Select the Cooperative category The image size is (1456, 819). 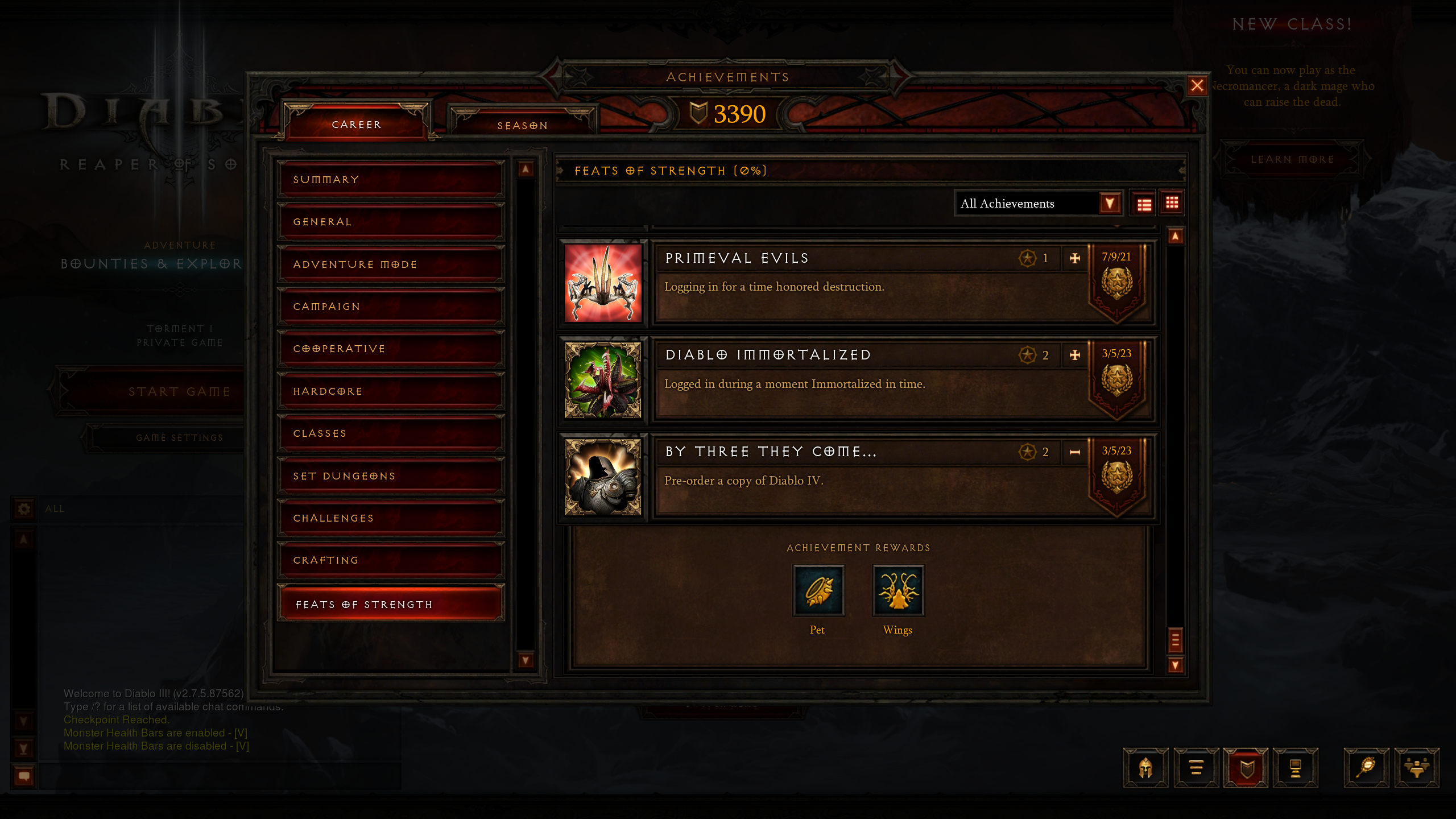coord(391,349)
